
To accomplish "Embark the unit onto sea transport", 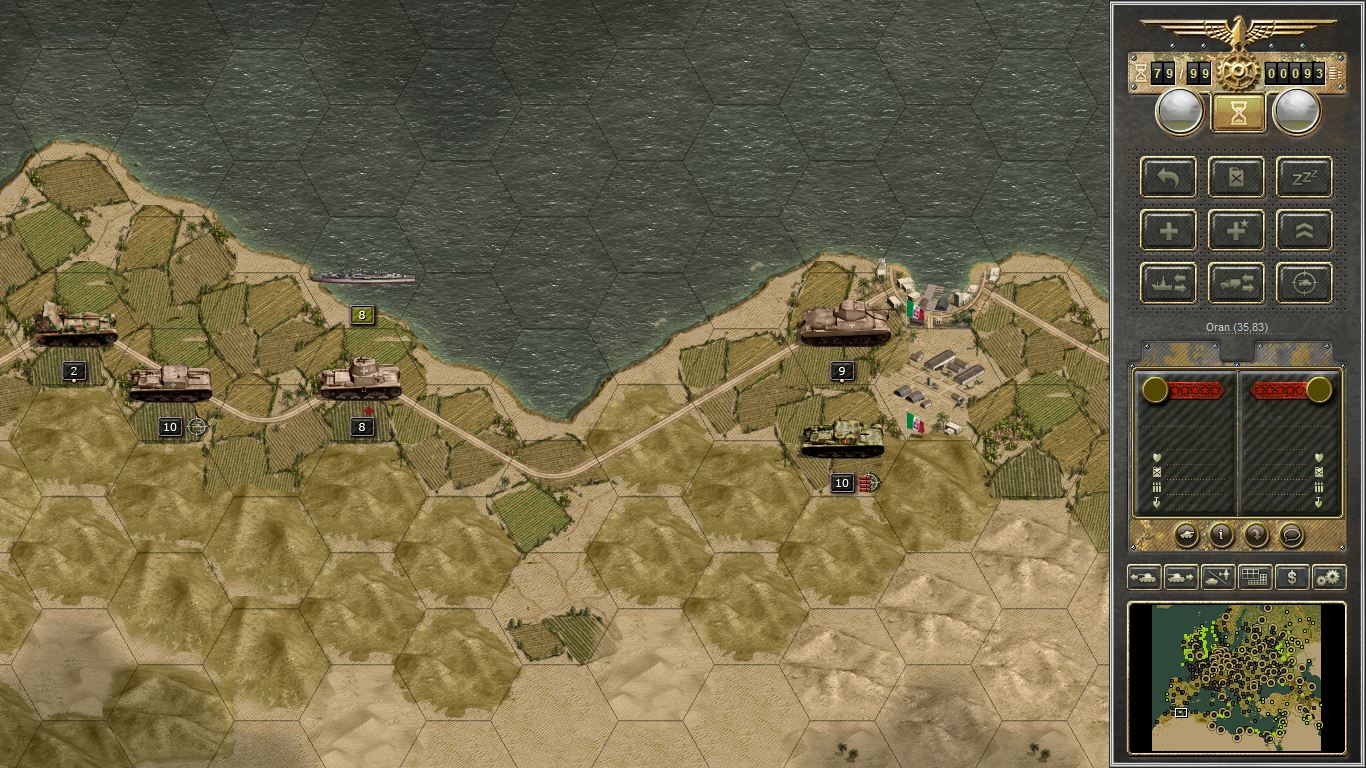I will click(x=1167, y=283).
